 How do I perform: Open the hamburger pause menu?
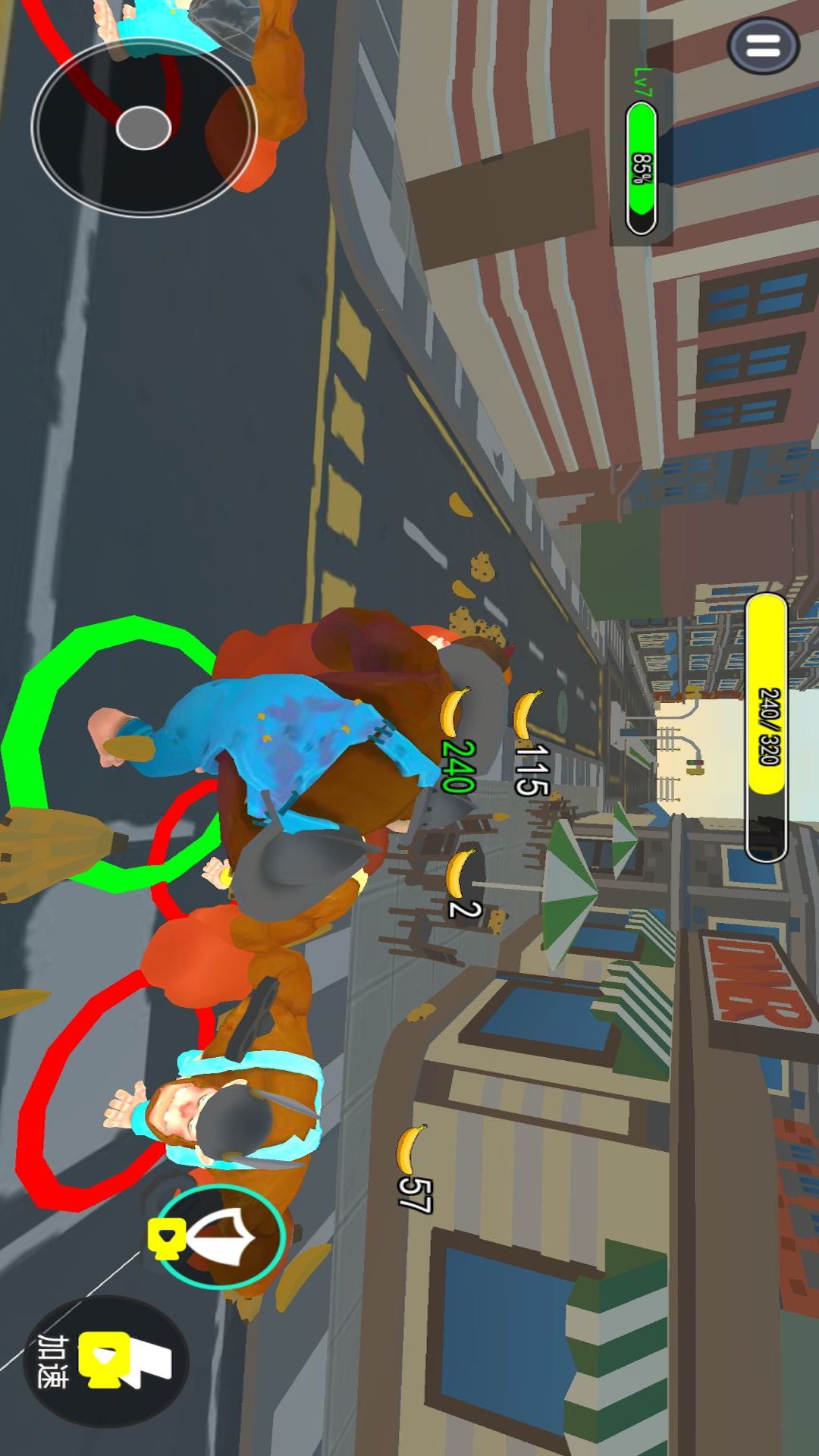[x=763, y=46]
